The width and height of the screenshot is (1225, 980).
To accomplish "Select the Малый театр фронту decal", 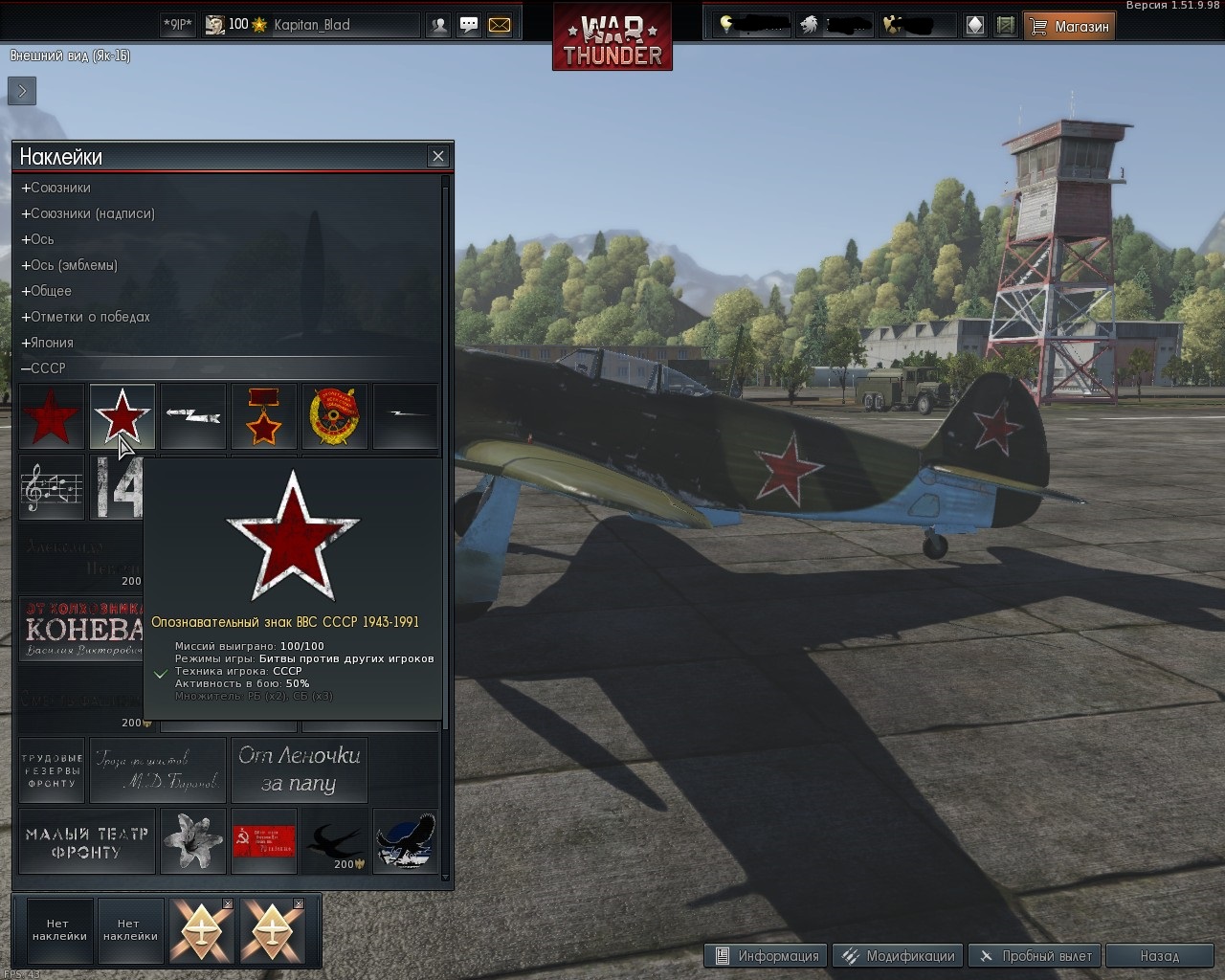I will click(x=86, y=841).
